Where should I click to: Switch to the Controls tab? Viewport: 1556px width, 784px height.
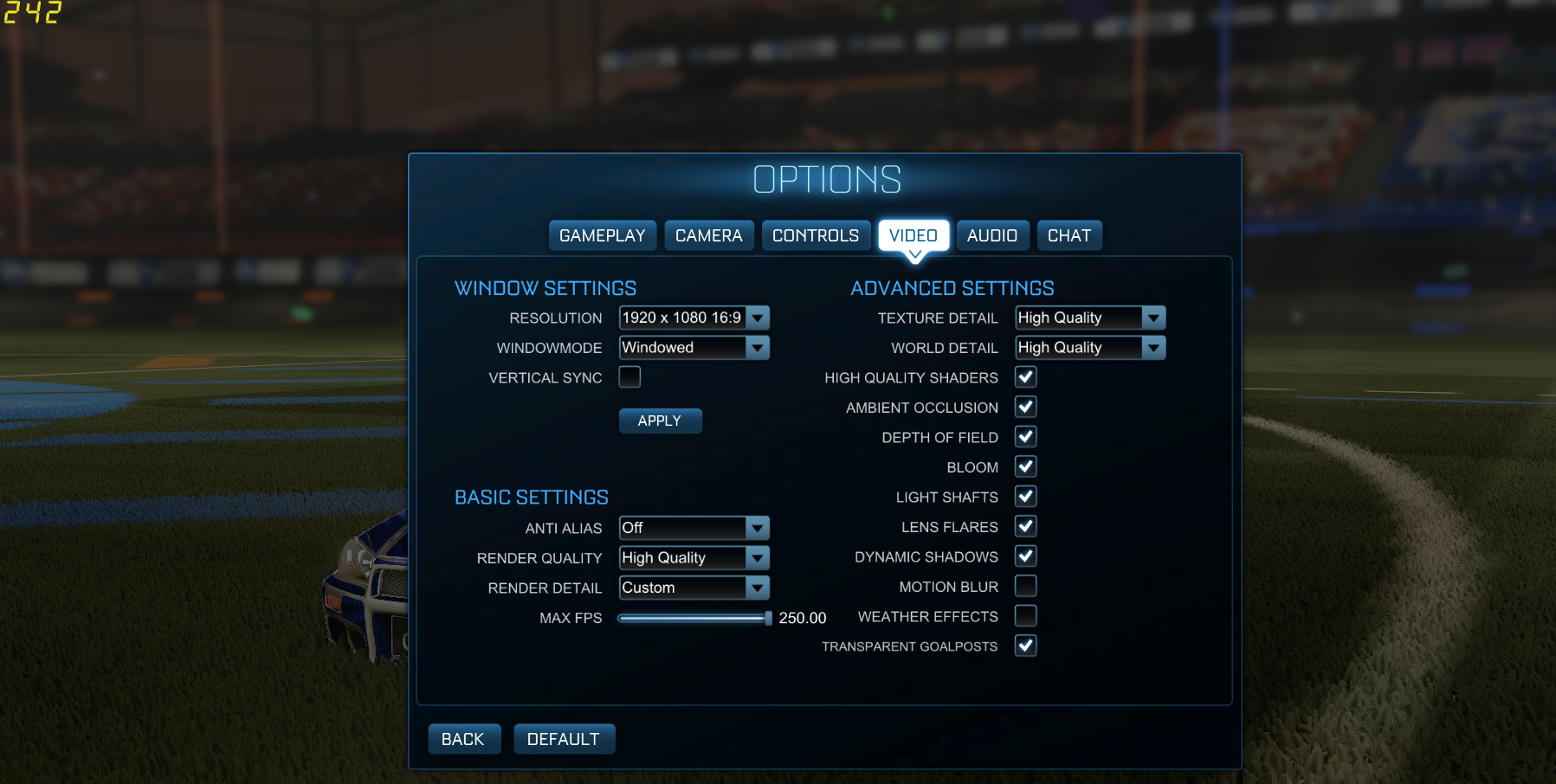[x=815, y=235]
